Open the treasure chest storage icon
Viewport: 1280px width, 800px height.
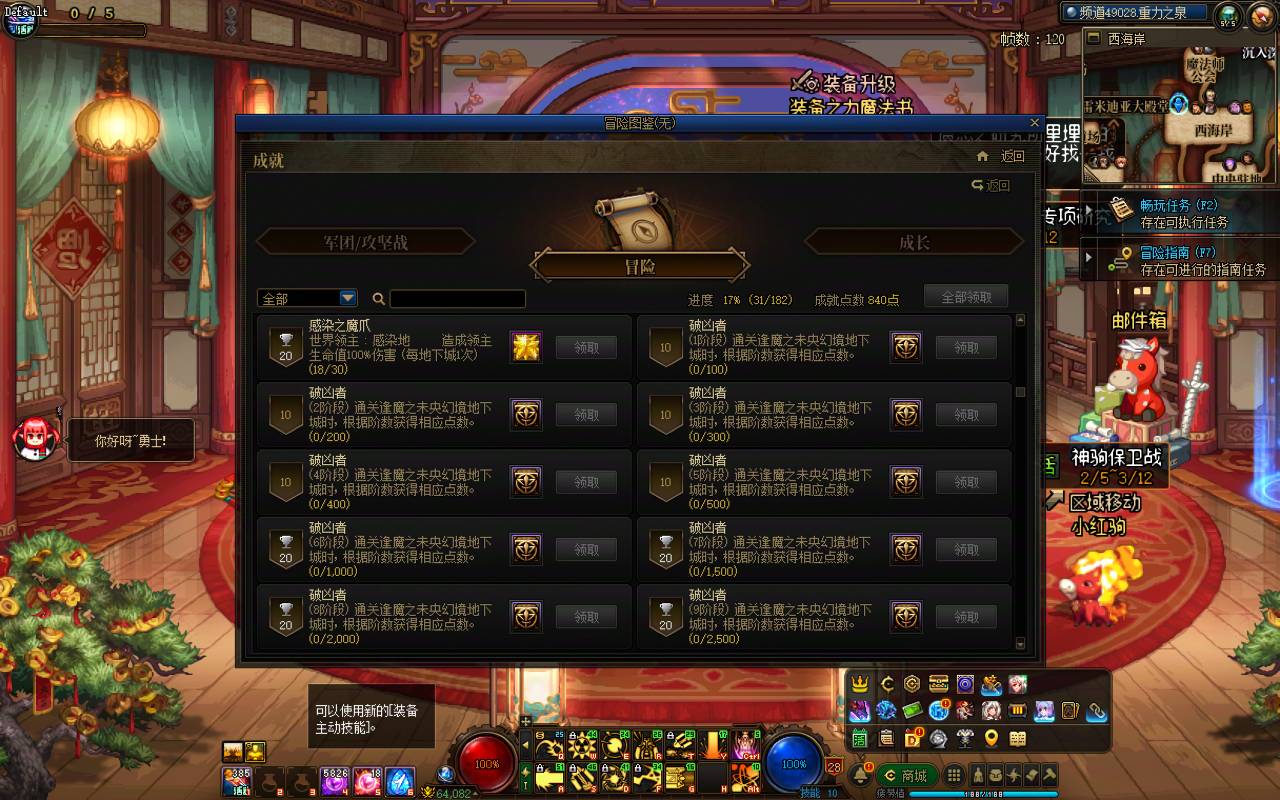938,683
